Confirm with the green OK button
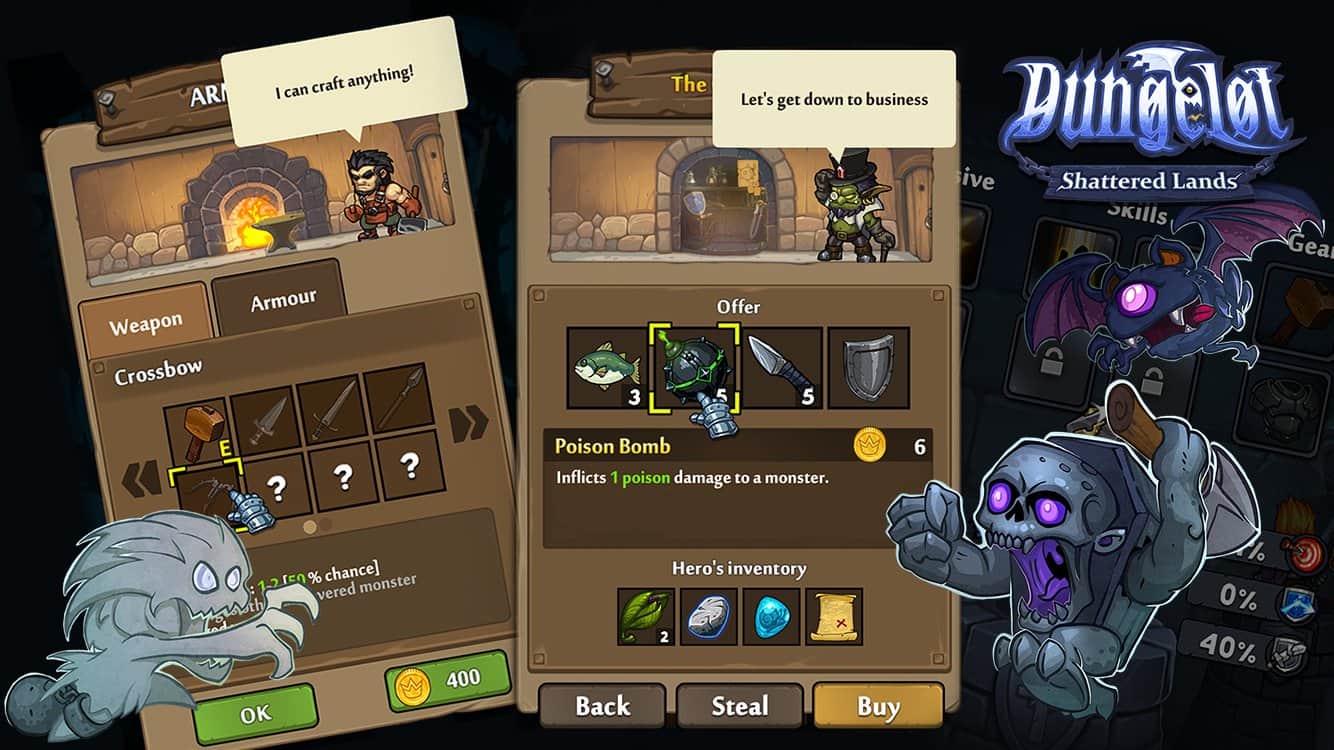The image size is (1334, 750). tap(256, 715)
